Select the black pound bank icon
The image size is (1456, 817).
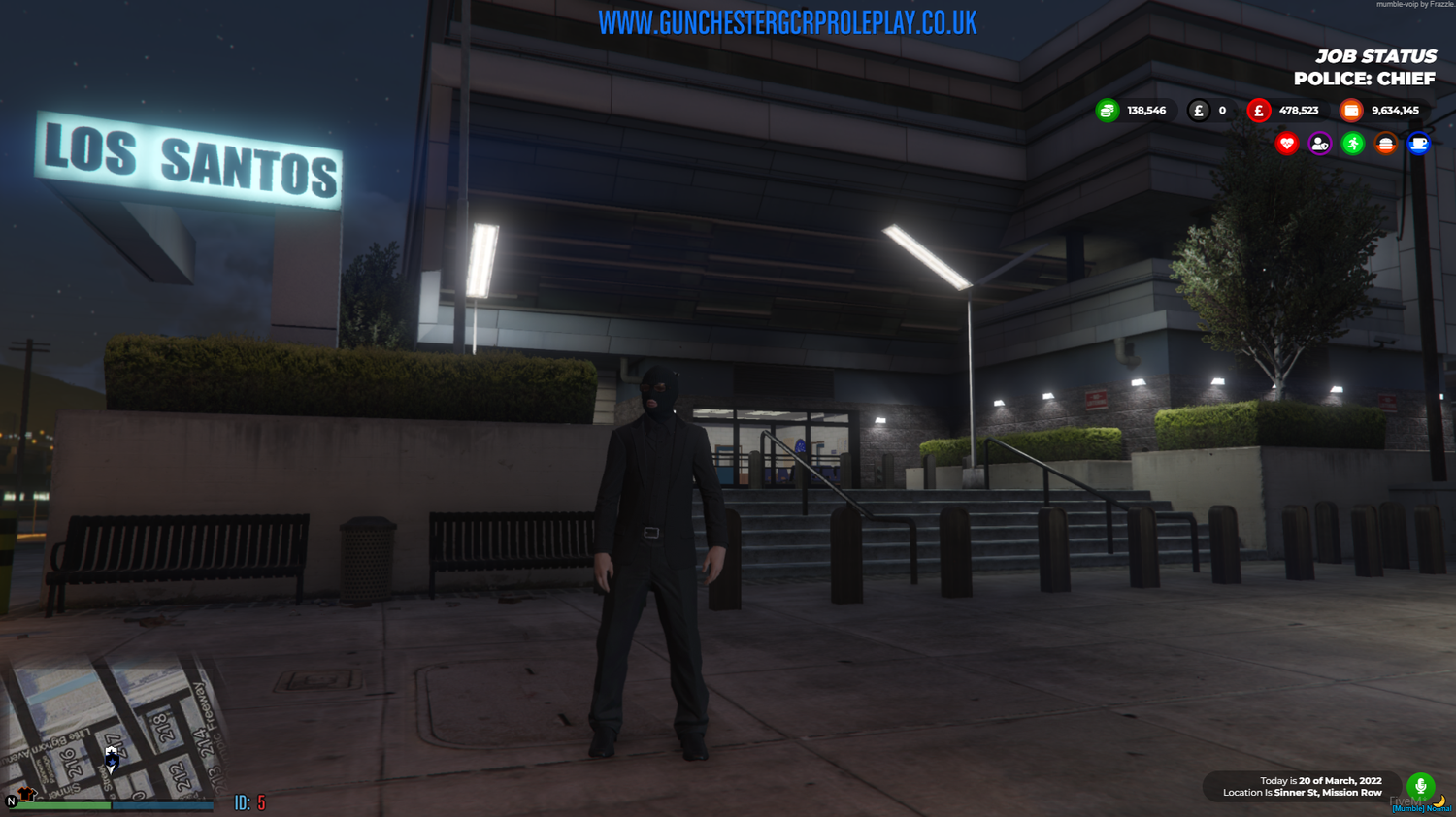(1200, 110)
